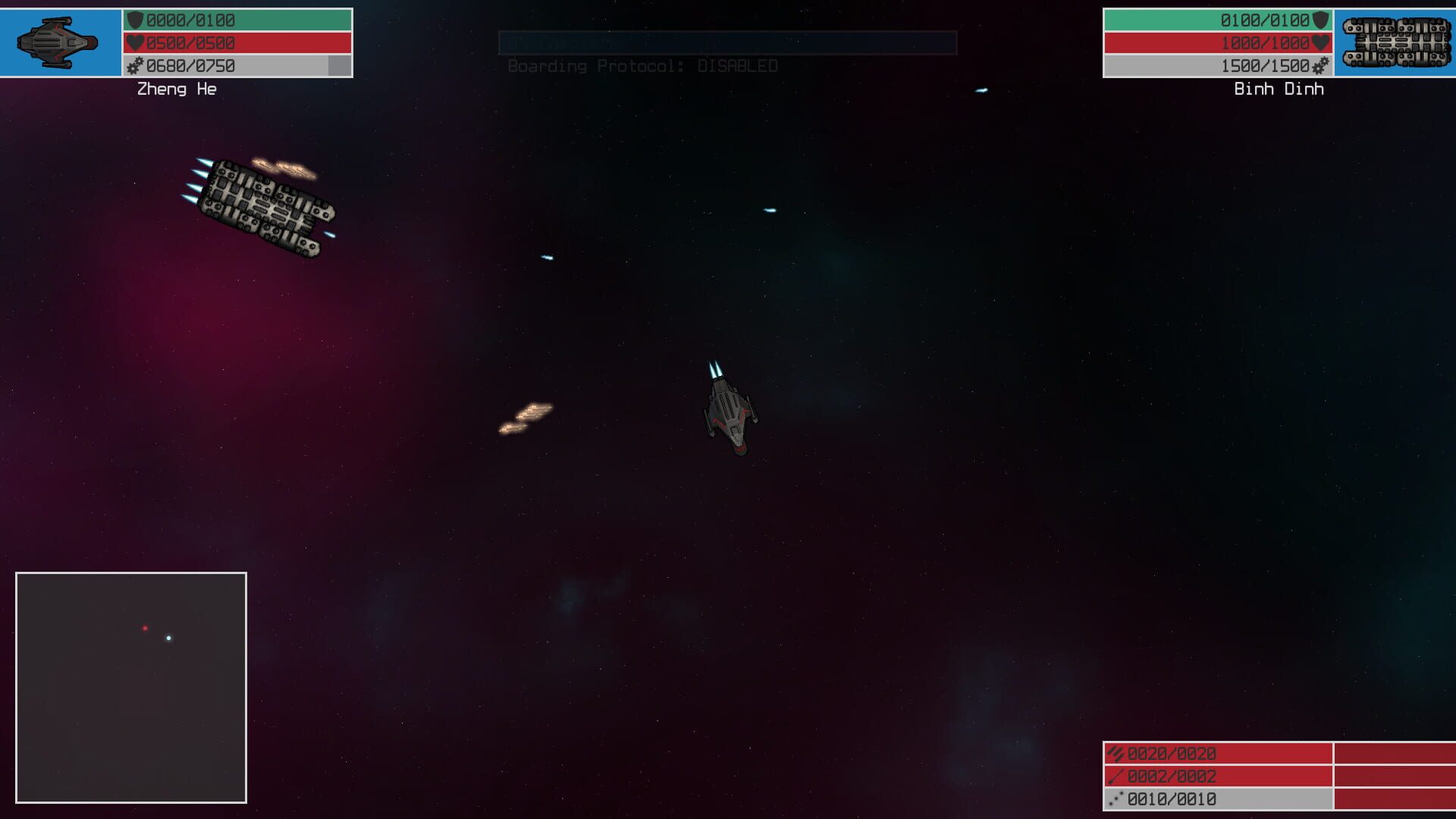Click the heart icon beside Binh Dinh's 1000/1000

[x=1319, y=43]
